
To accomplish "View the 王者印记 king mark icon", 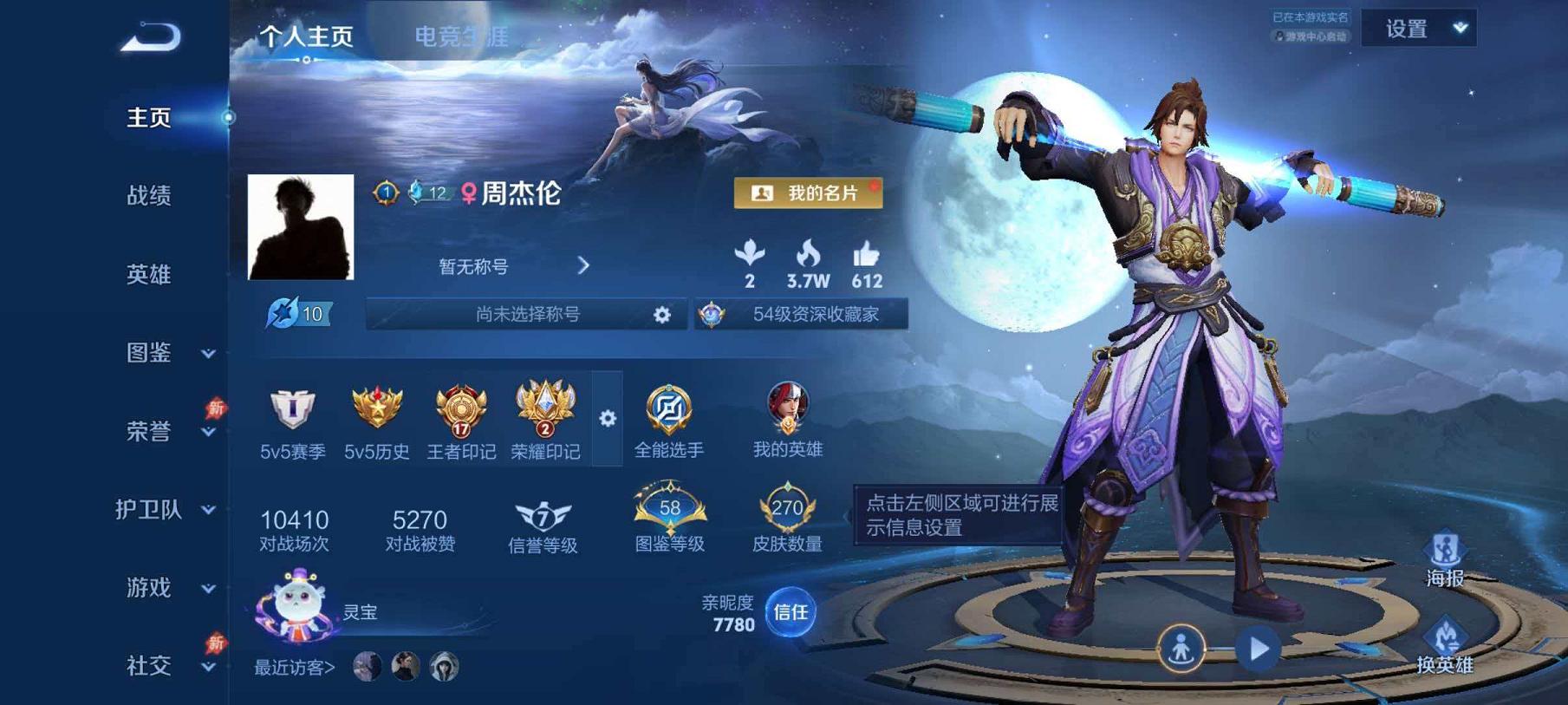I will (460, 408).
